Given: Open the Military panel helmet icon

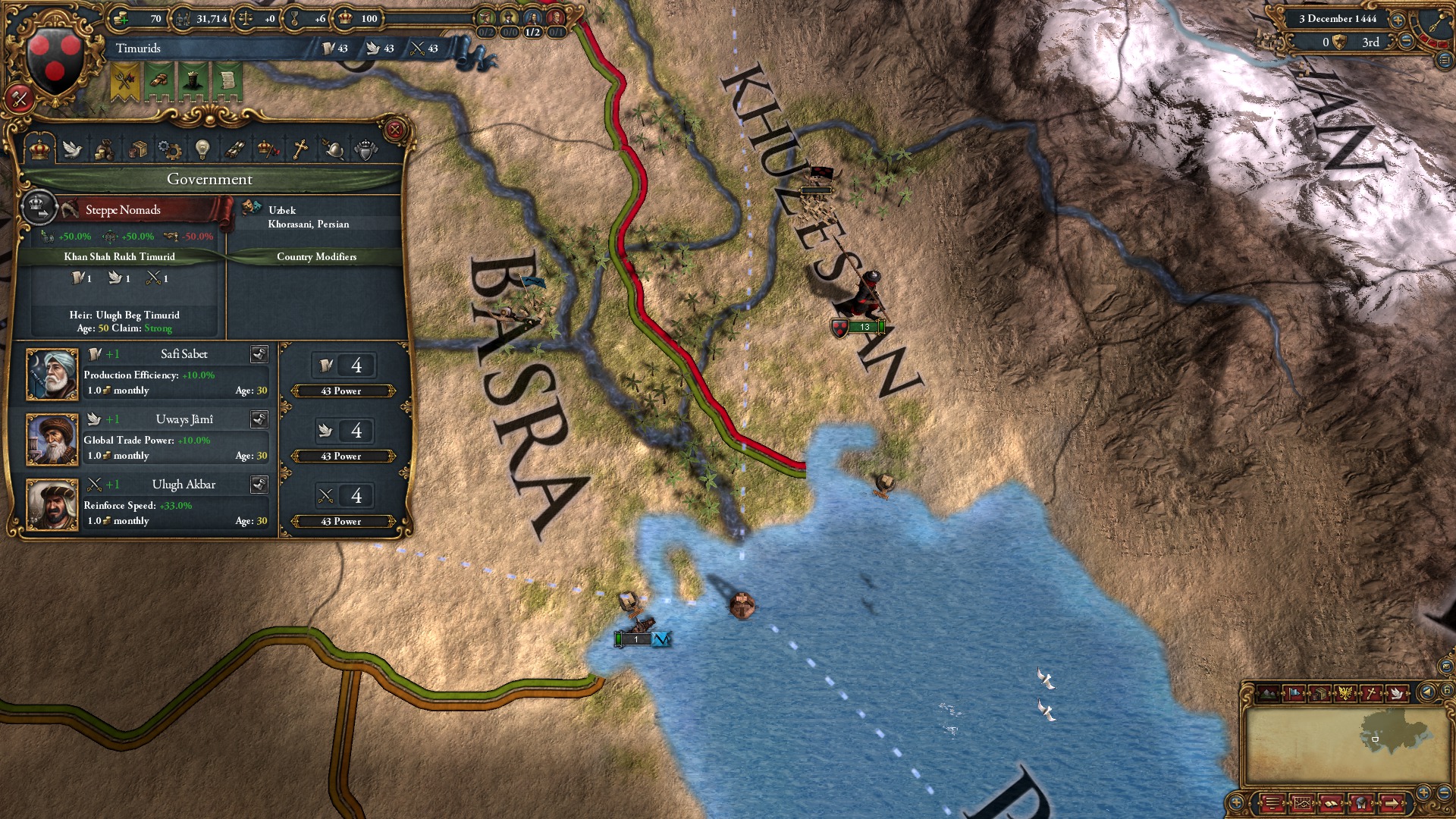Looking at the screenshot, I should [x=334, y=149].
